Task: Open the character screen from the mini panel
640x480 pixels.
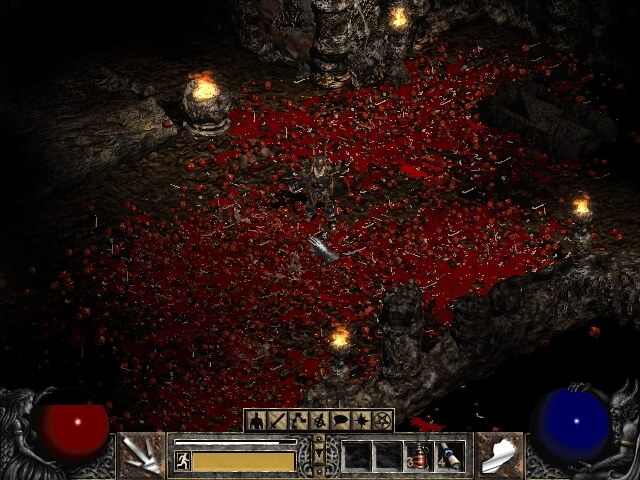Action: tap(256, 421)
